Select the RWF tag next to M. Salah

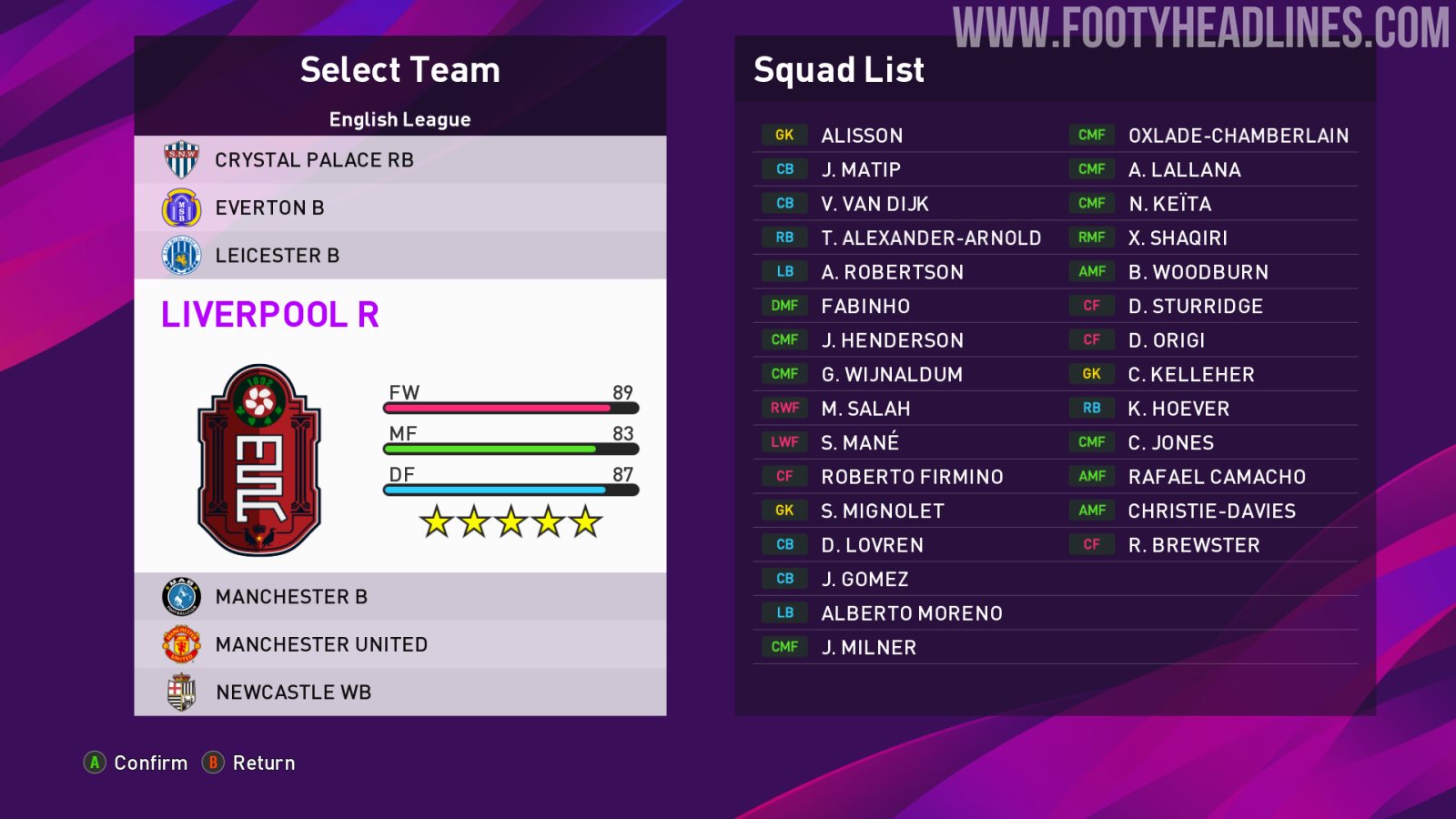coord(784,408)
